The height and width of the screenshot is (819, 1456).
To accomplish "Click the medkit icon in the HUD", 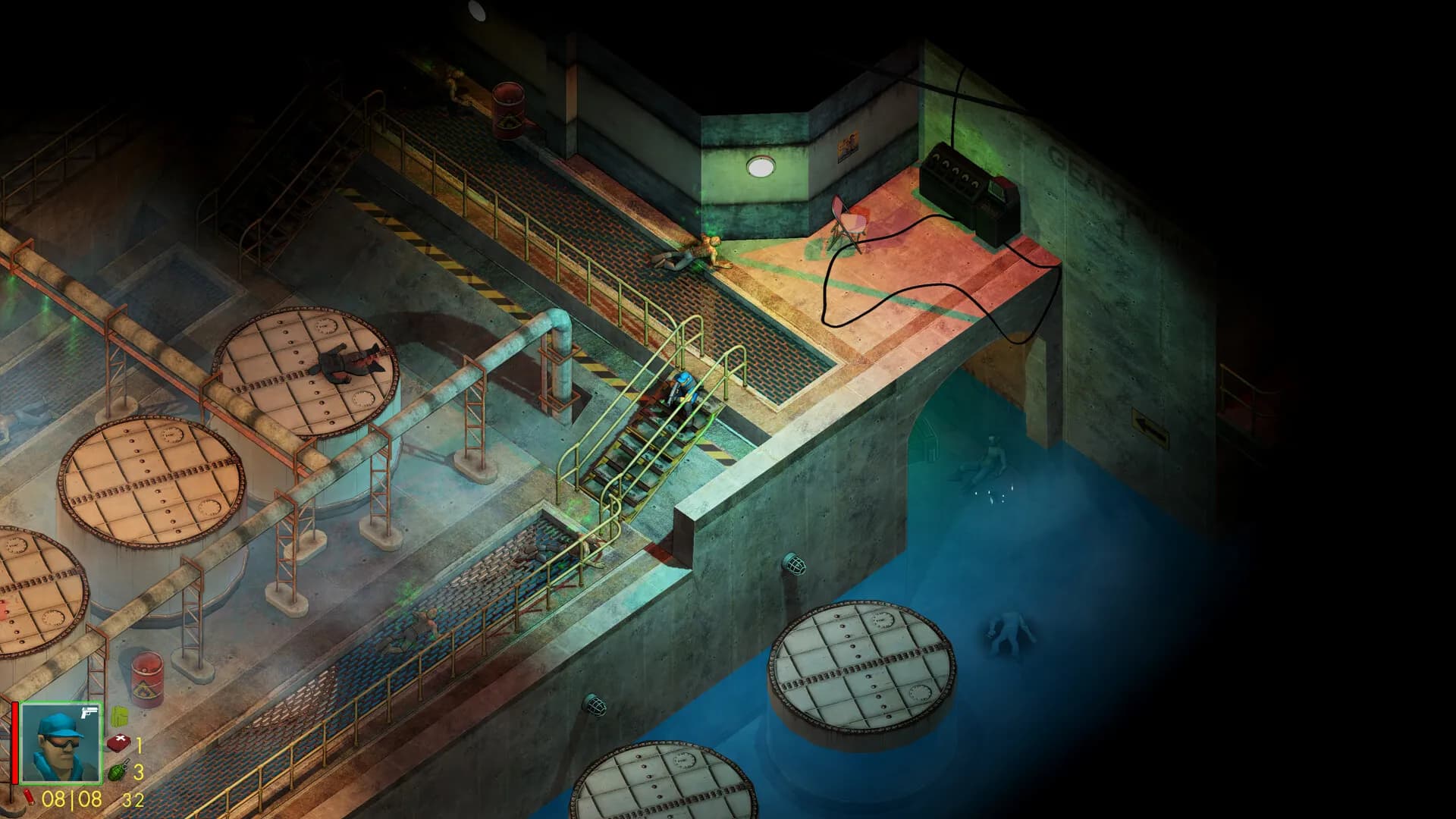I will click(x=119, y=743).
